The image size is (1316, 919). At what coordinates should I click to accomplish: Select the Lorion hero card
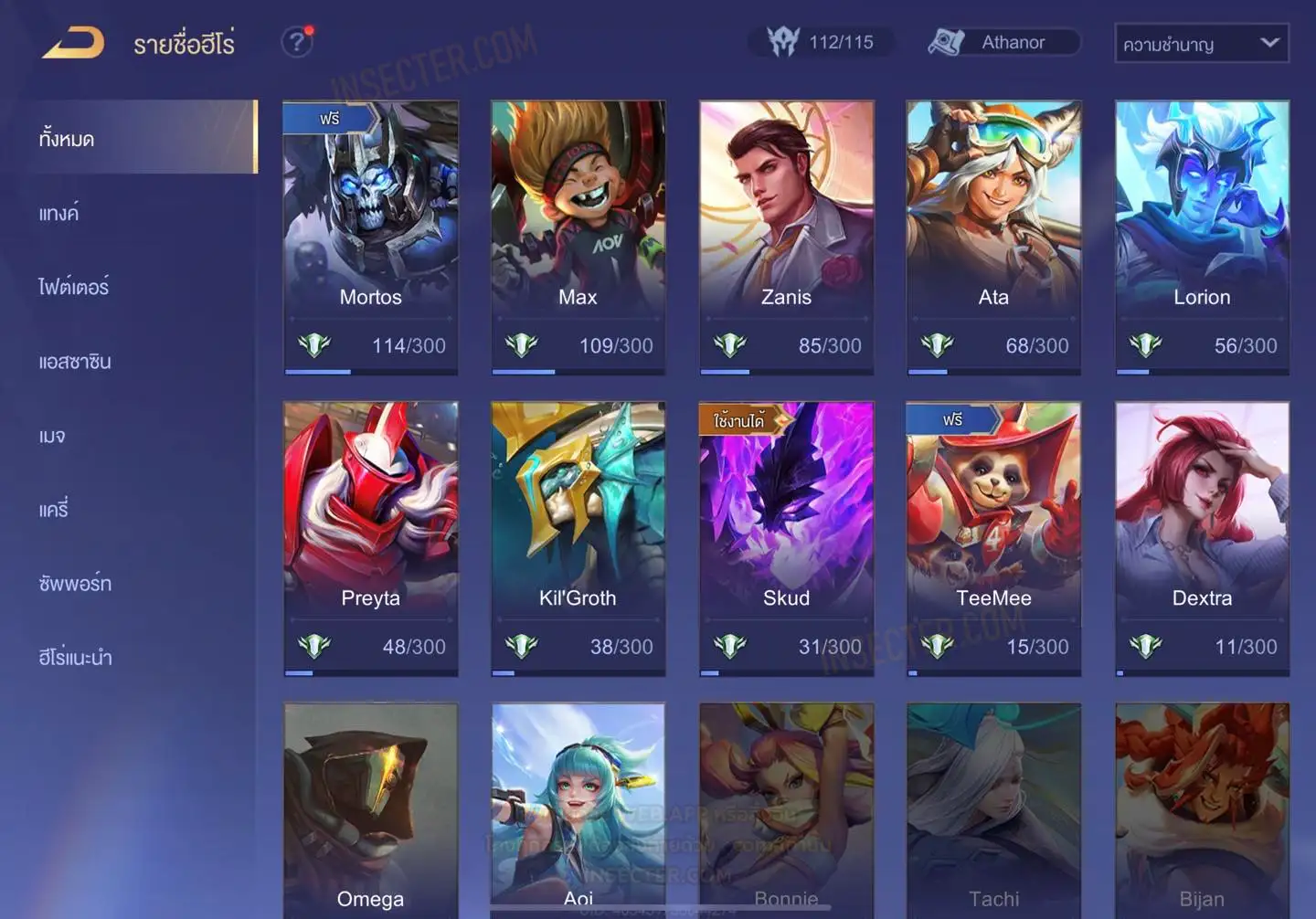[x=1202, y=236]
